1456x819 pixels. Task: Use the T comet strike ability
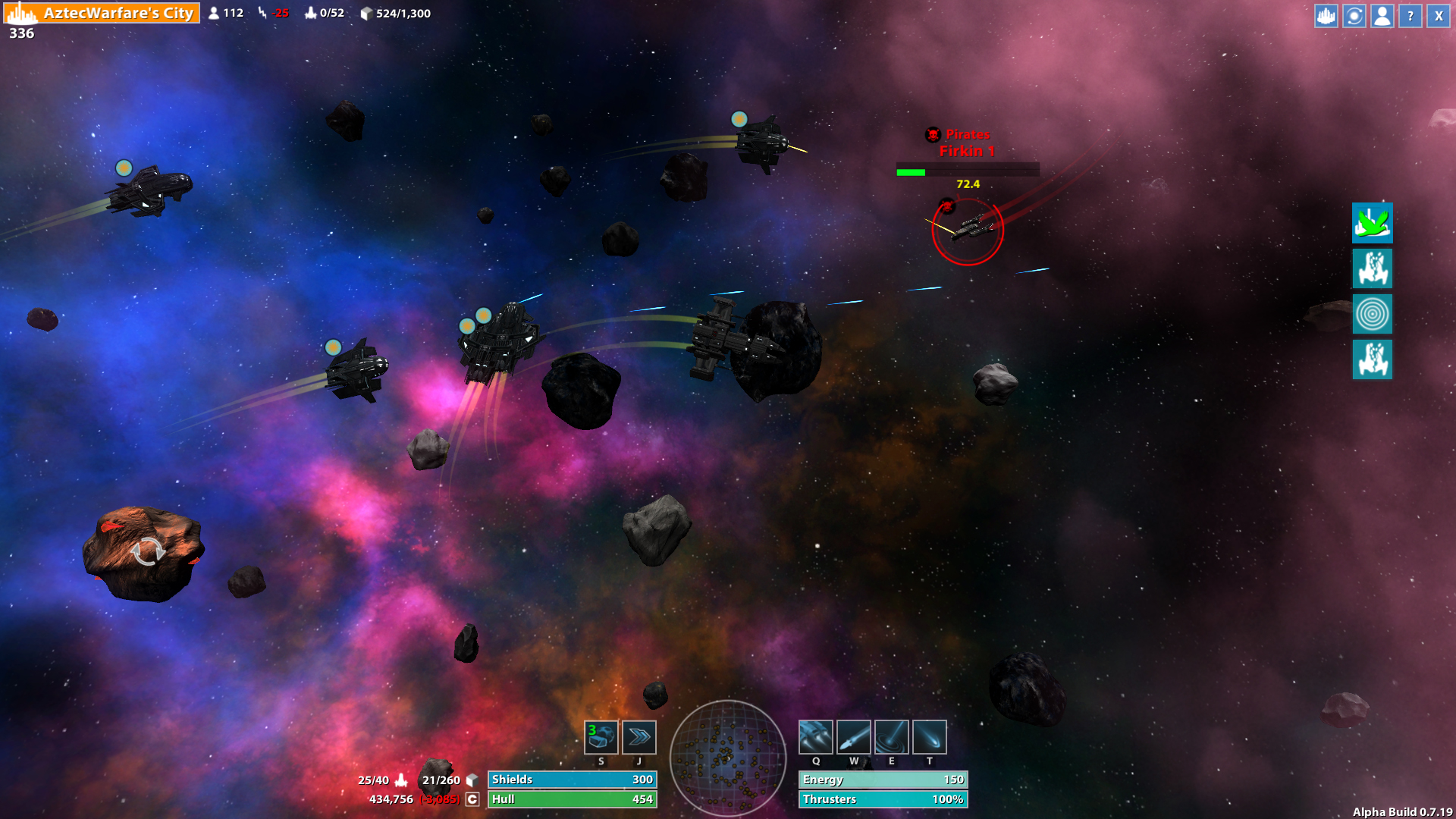tap(928, 735)
